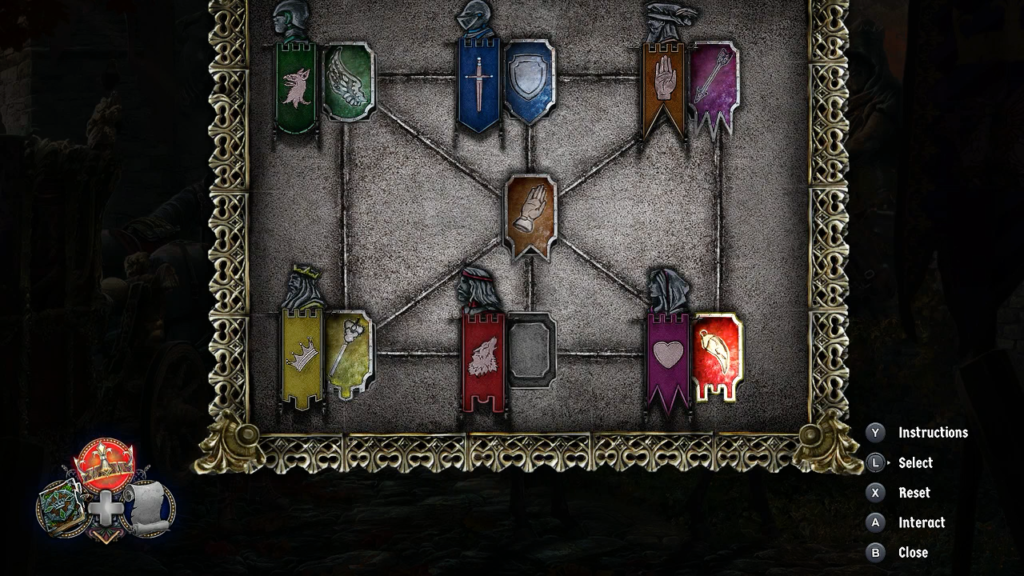Viewport: 1024px width, 576px height.
Task: Open the green journal book icon
Action: tap(59, 506)
